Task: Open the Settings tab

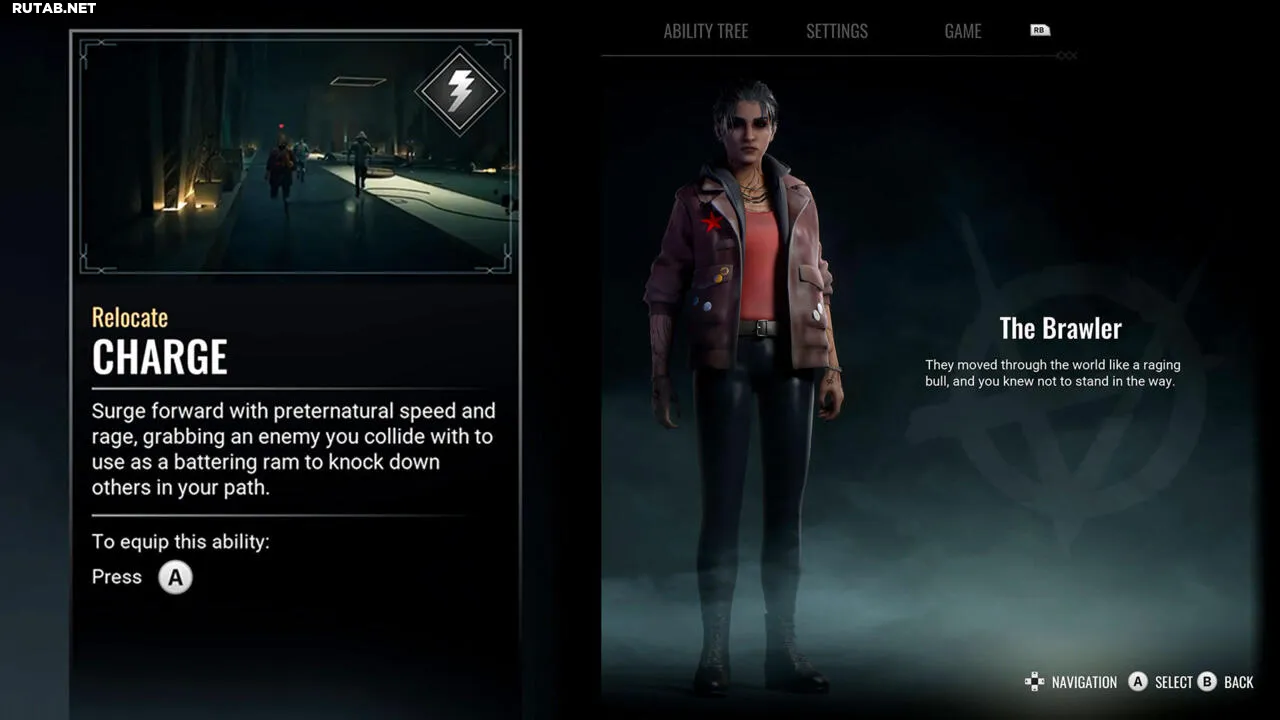Action: click(x=837, y=31)
